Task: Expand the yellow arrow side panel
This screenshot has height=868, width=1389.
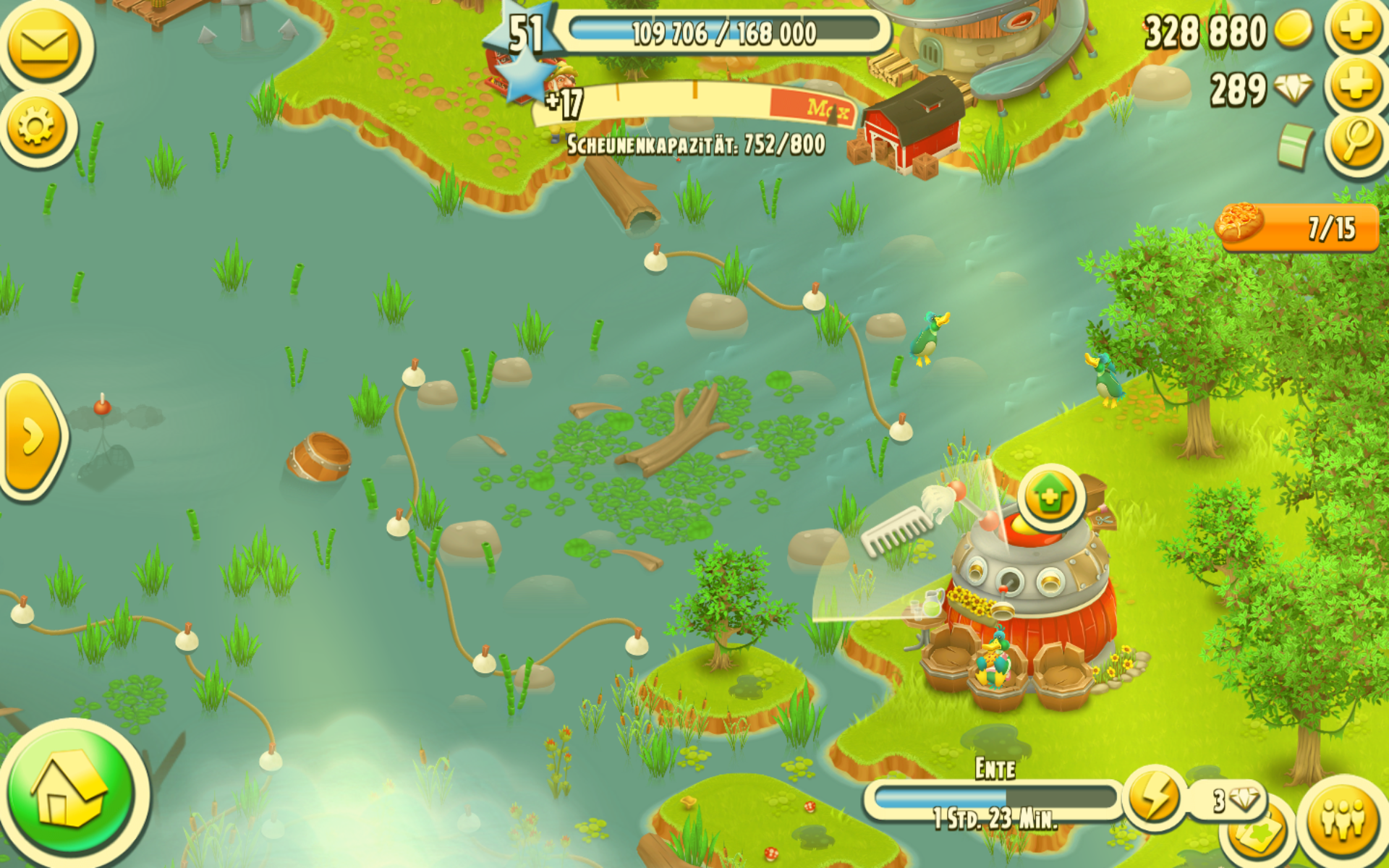Action: pyautogui.click(x=33, y=436)
